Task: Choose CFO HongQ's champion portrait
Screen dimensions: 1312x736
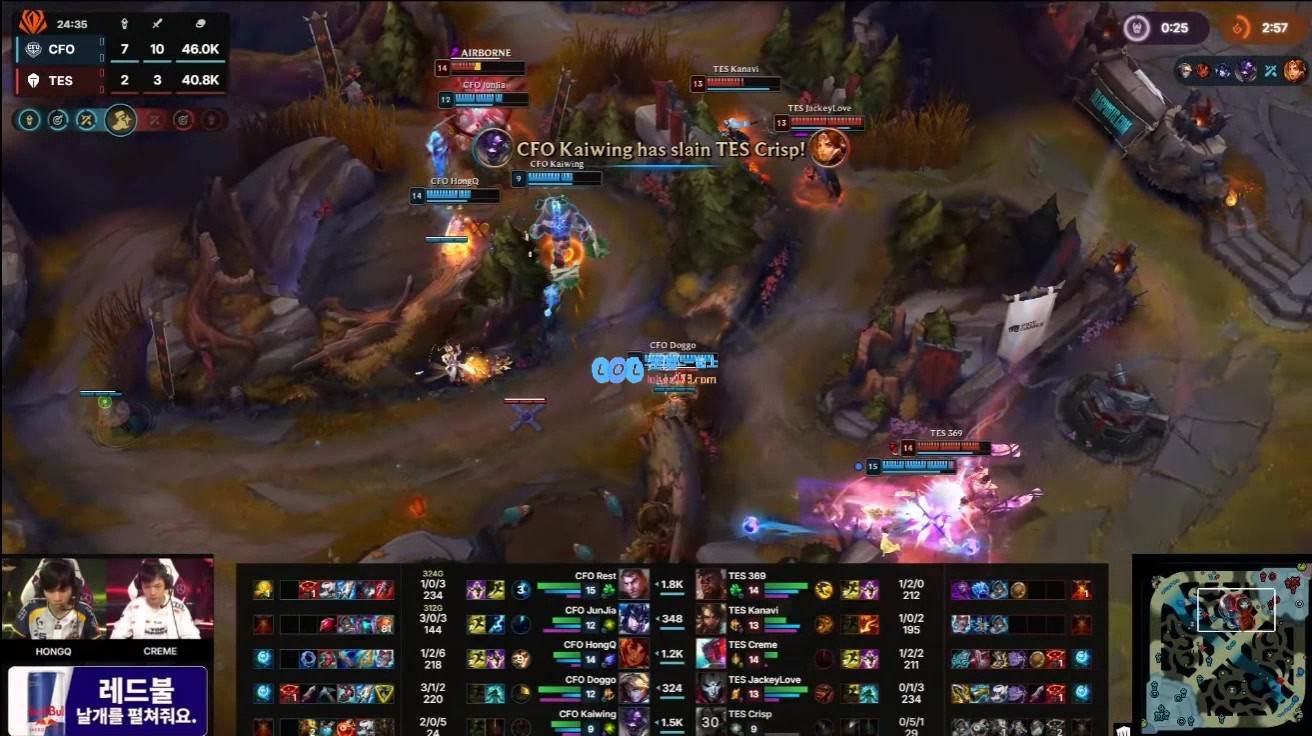Action: click(x=633, y=652)
